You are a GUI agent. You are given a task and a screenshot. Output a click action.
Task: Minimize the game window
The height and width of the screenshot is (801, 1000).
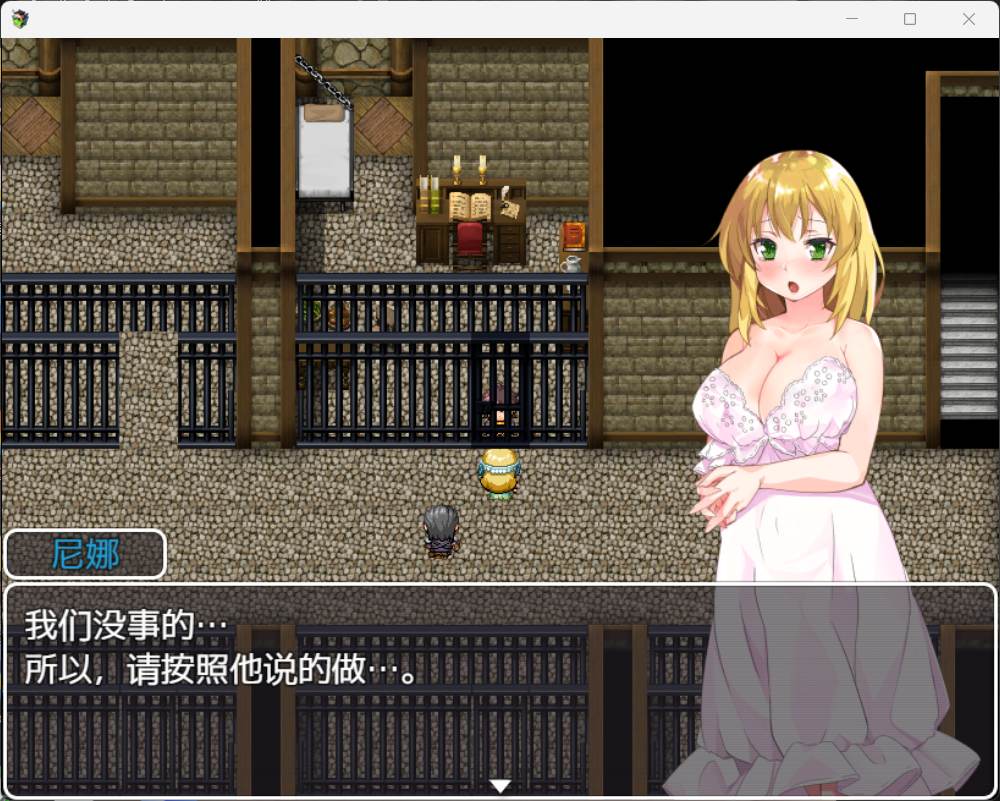pos(852,19)
